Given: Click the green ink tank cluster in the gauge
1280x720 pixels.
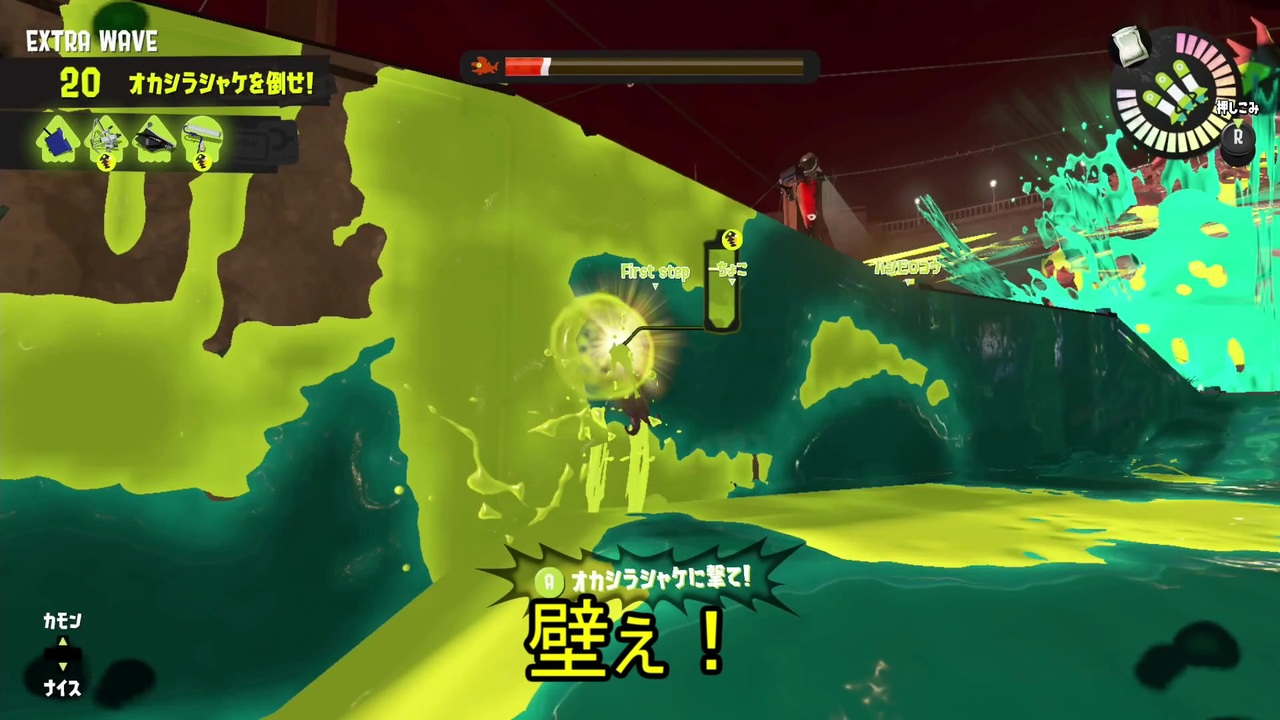Looking at the screenshot, I should pyautogui.click(x=1175, y=95).
